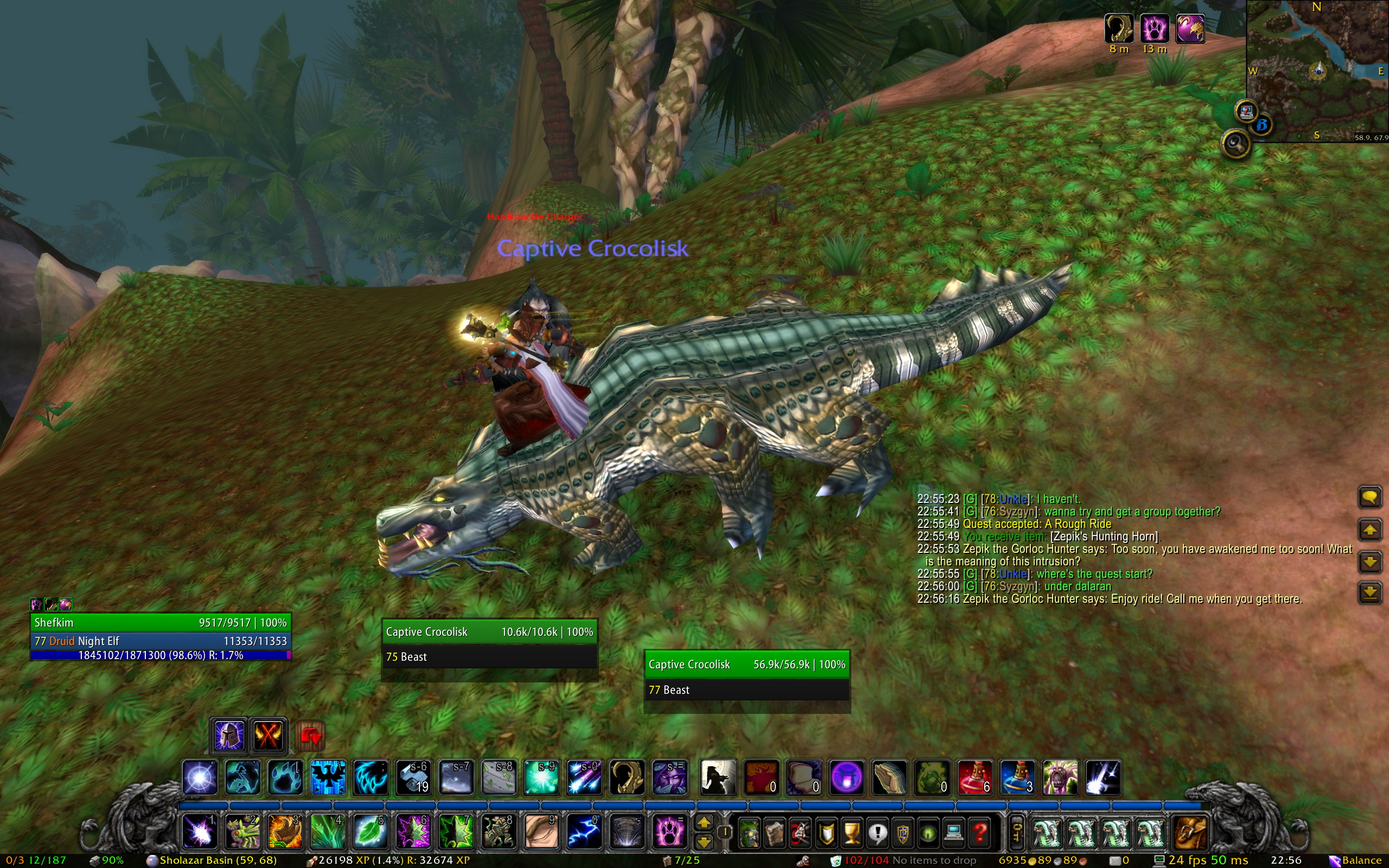The height and width of the screenshot is (868, 1389).
Task: Click the red question mark help button
Action: [x=979, y=832]
